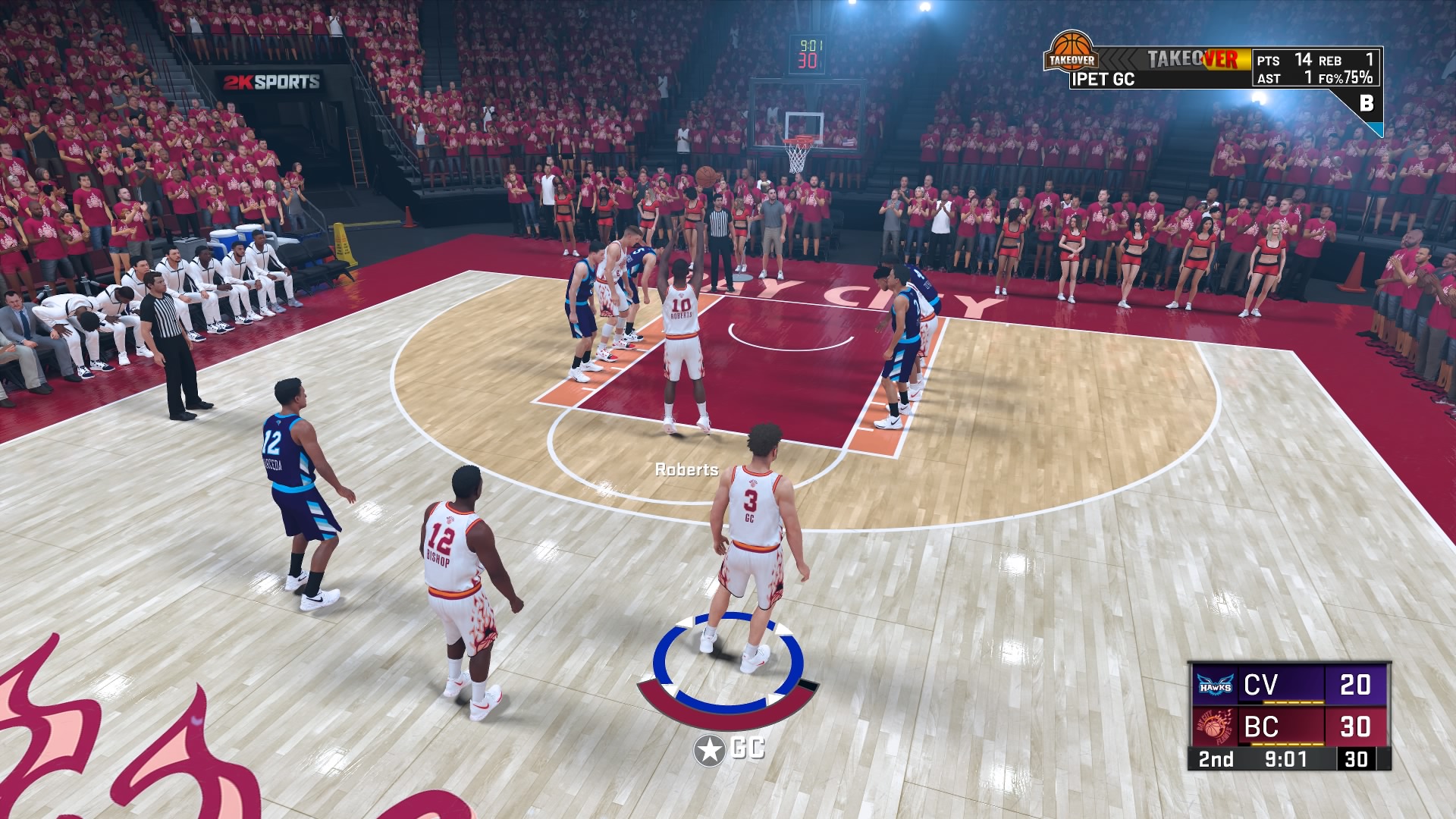Click the Takeover basketball badge icon
The height and width of the screenshot is (819, 1456).
(1071, 52)
